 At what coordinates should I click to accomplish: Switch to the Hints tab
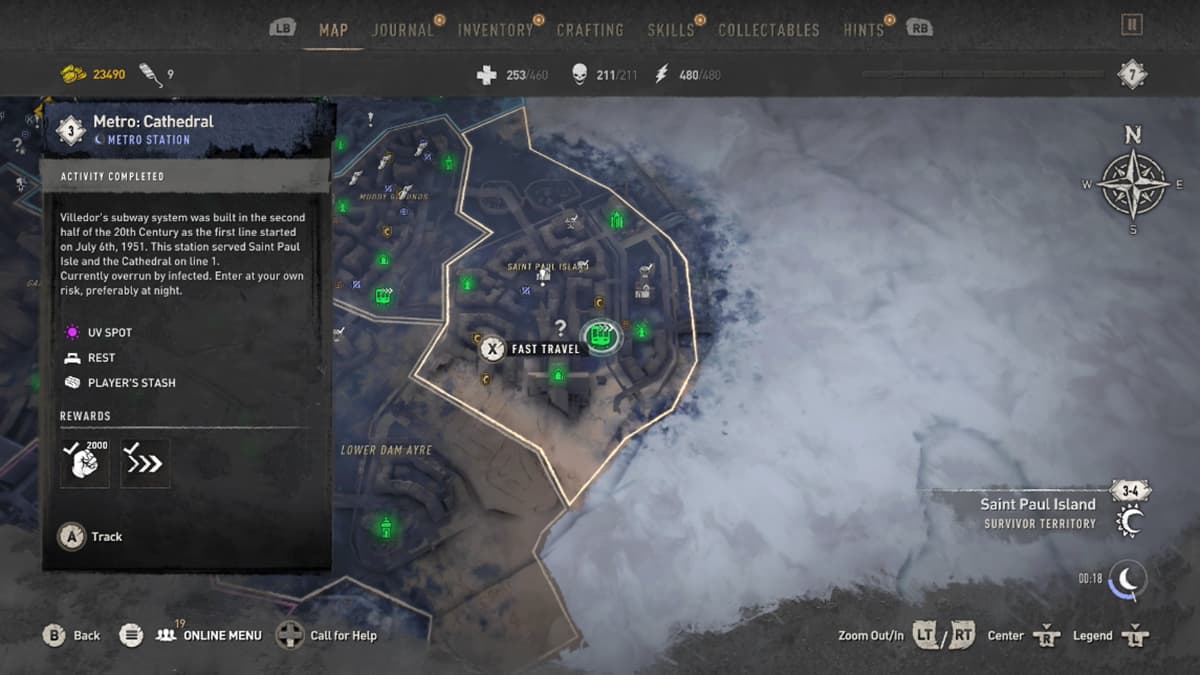click(863, 30)
